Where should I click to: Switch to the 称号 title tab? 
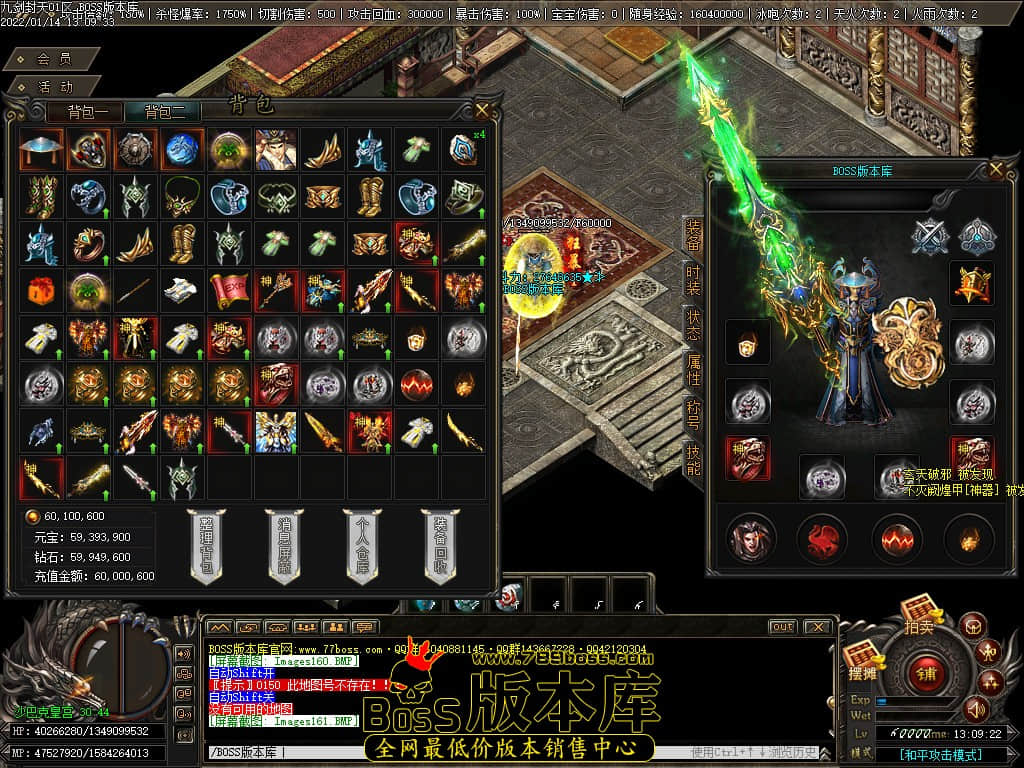[692, 413]
